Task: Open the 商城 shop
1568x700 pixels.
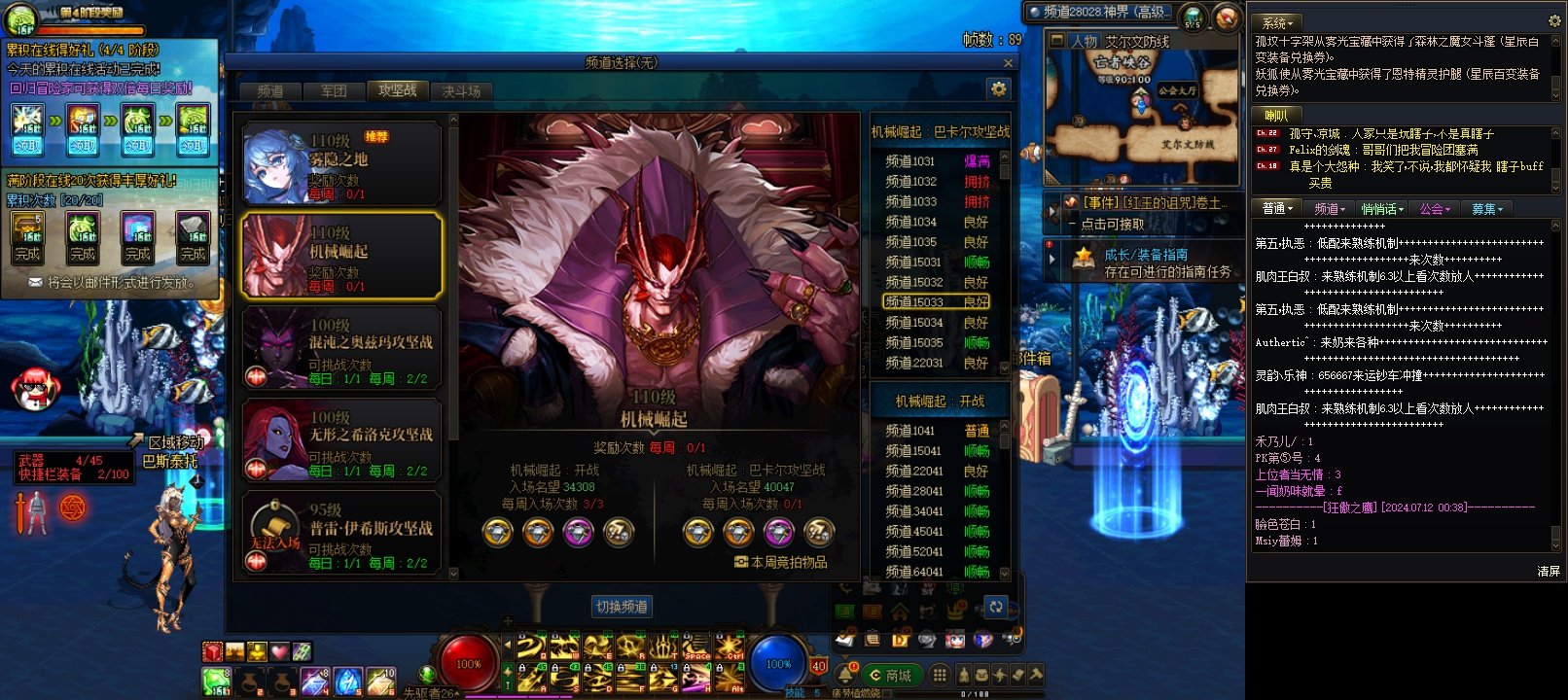Action: (x=888, y=676)
